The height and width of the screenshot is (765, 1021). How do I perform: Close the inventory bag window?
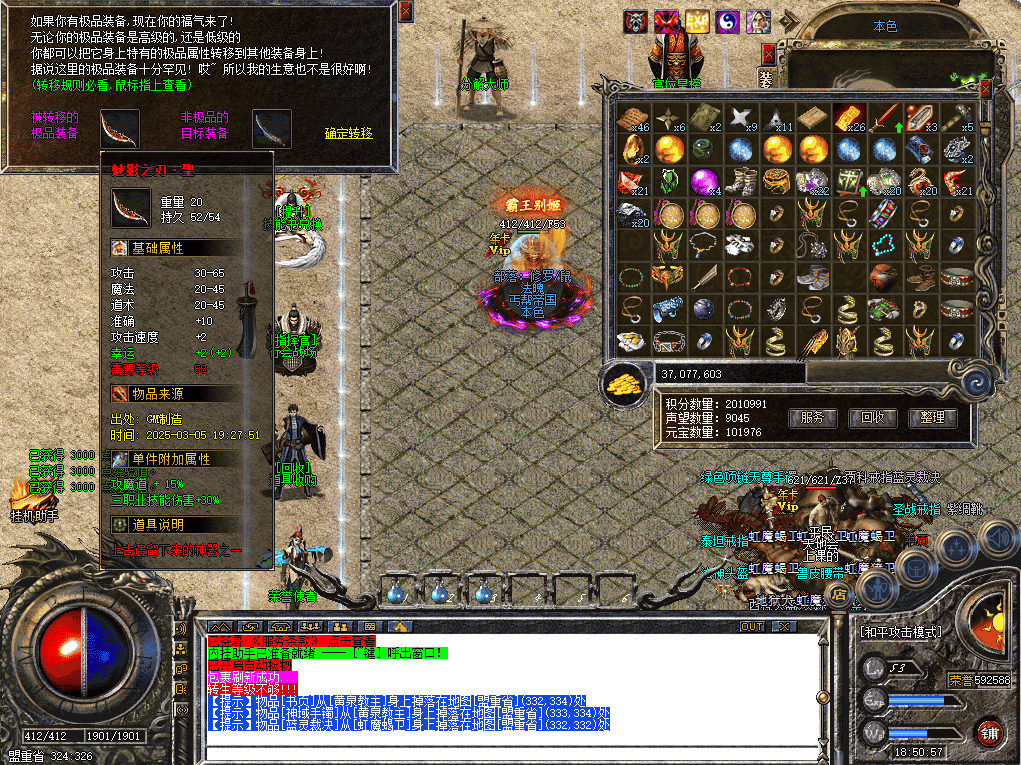coord(985,89)
